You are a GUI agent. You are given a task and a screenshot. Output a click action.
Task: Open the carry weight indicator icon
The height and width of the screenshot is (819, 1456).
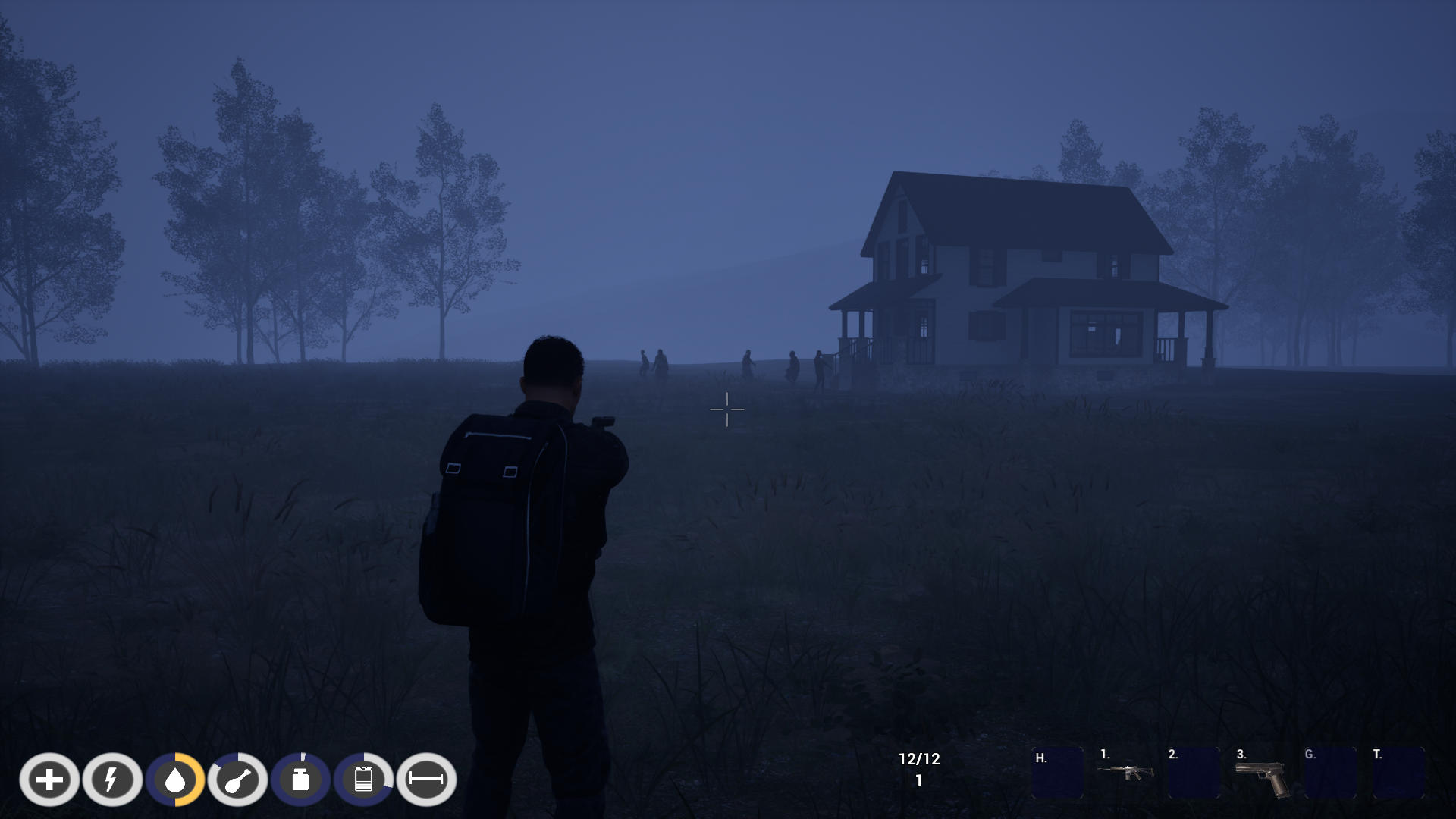tap(301, 780)
